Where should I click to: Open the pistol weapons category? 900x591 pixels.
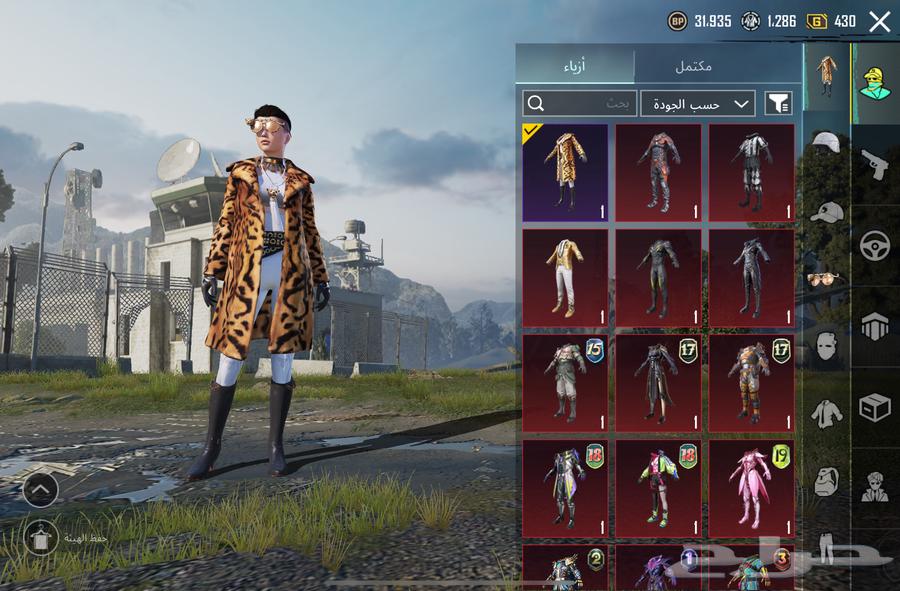(x=875, y=164)
